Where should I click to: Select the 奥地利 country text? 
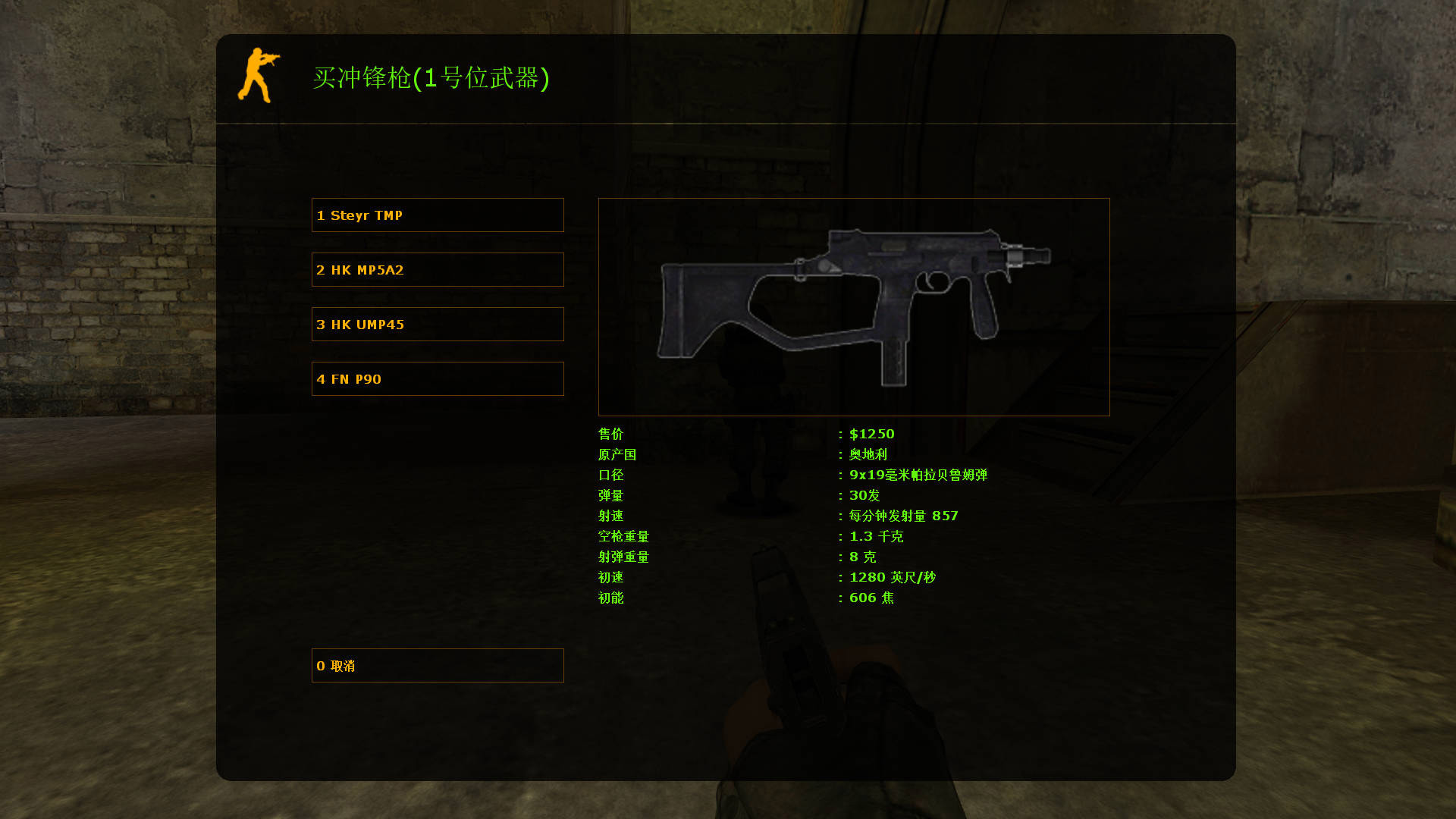click(869, 454)
